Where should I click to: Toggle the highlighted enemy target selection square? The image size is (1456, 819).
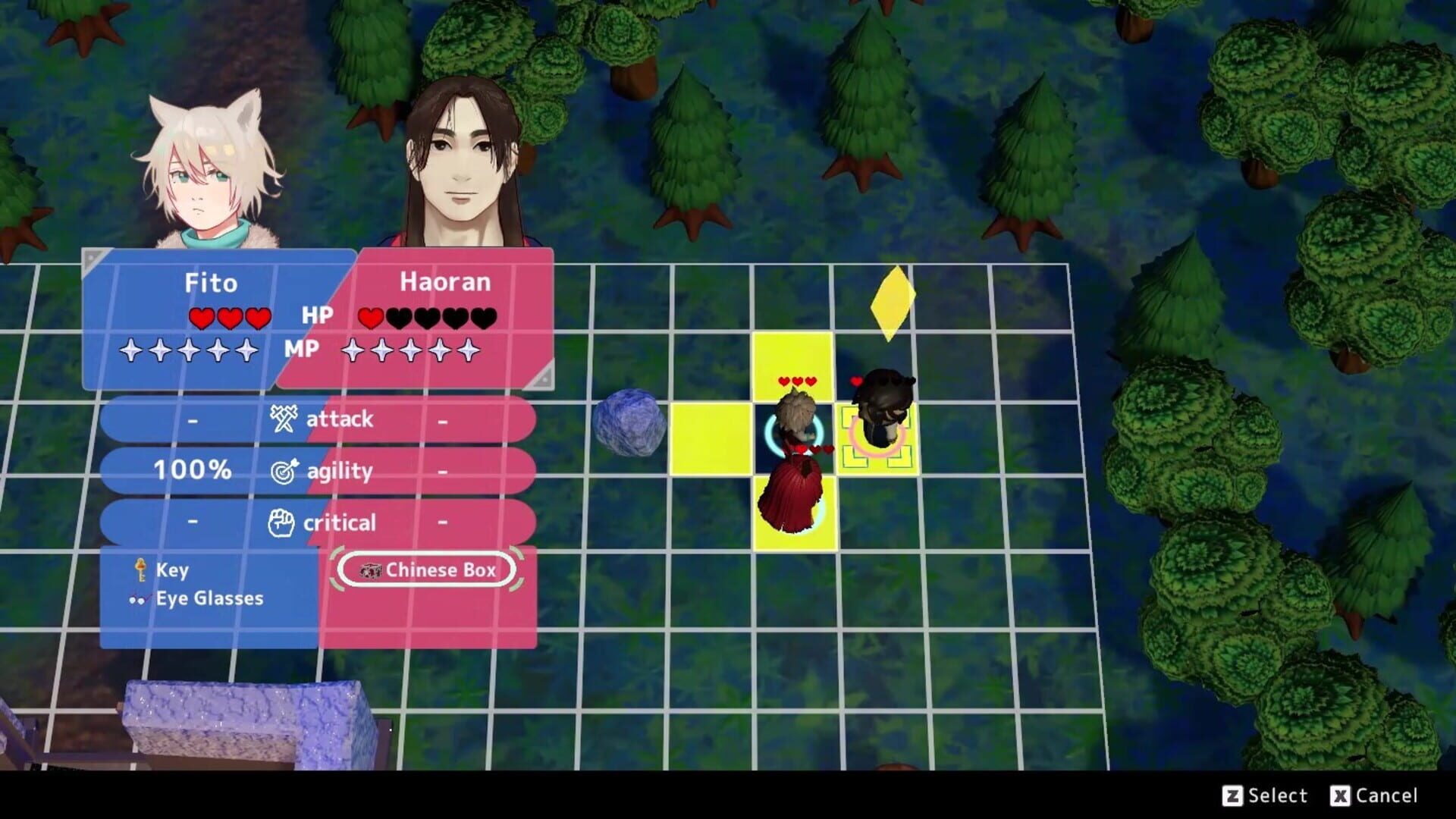coord(877,438)
